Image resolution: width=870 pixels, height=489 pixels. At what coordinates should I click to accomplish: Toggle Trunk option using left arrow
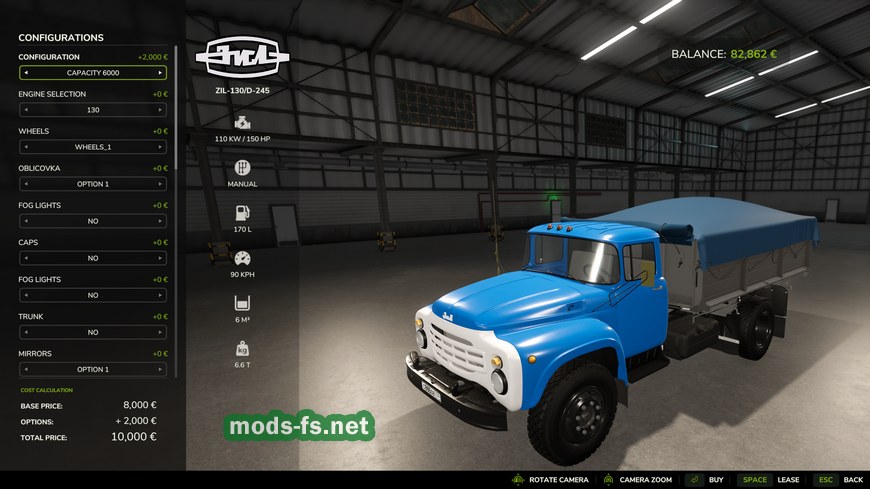[x=26, y=332]
